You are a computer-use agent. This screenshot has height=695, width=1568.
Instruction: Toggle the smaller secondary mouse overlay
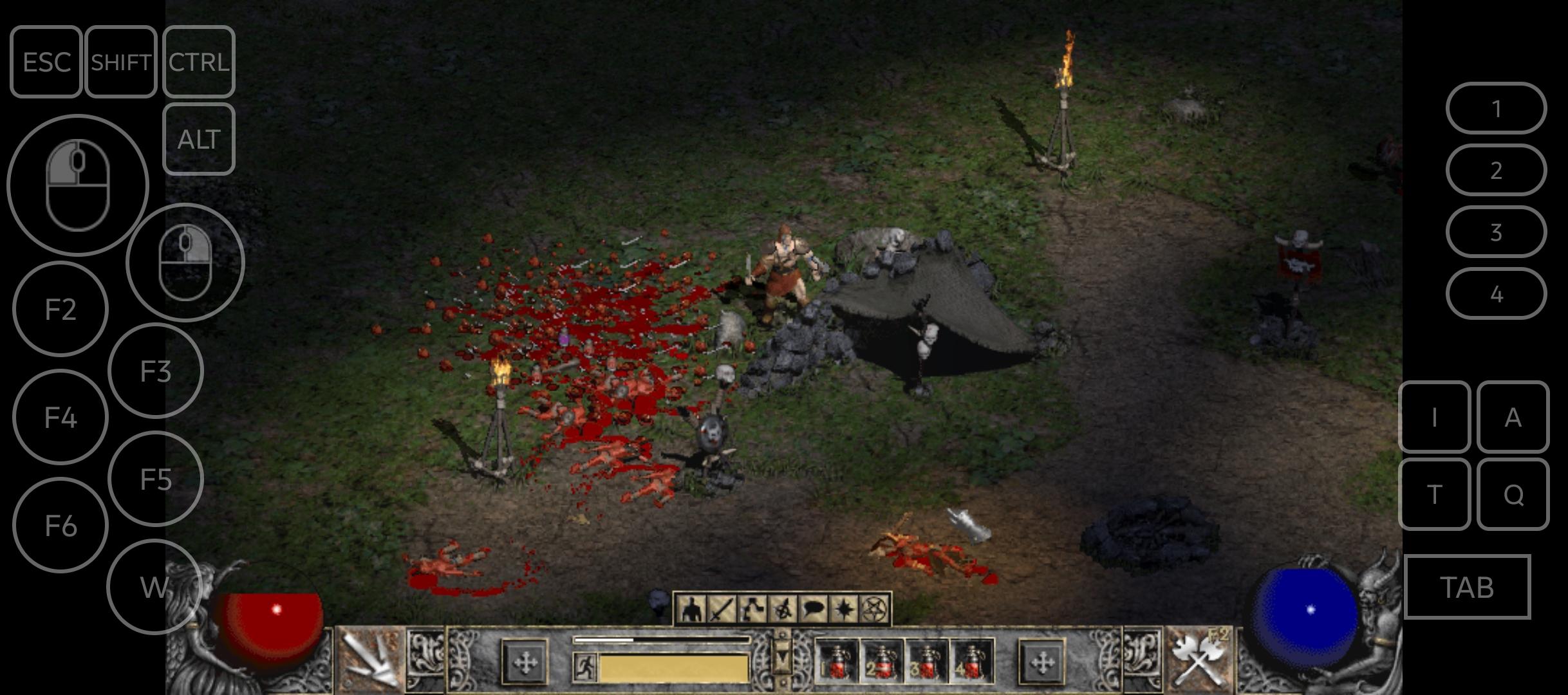click(186, 258)
